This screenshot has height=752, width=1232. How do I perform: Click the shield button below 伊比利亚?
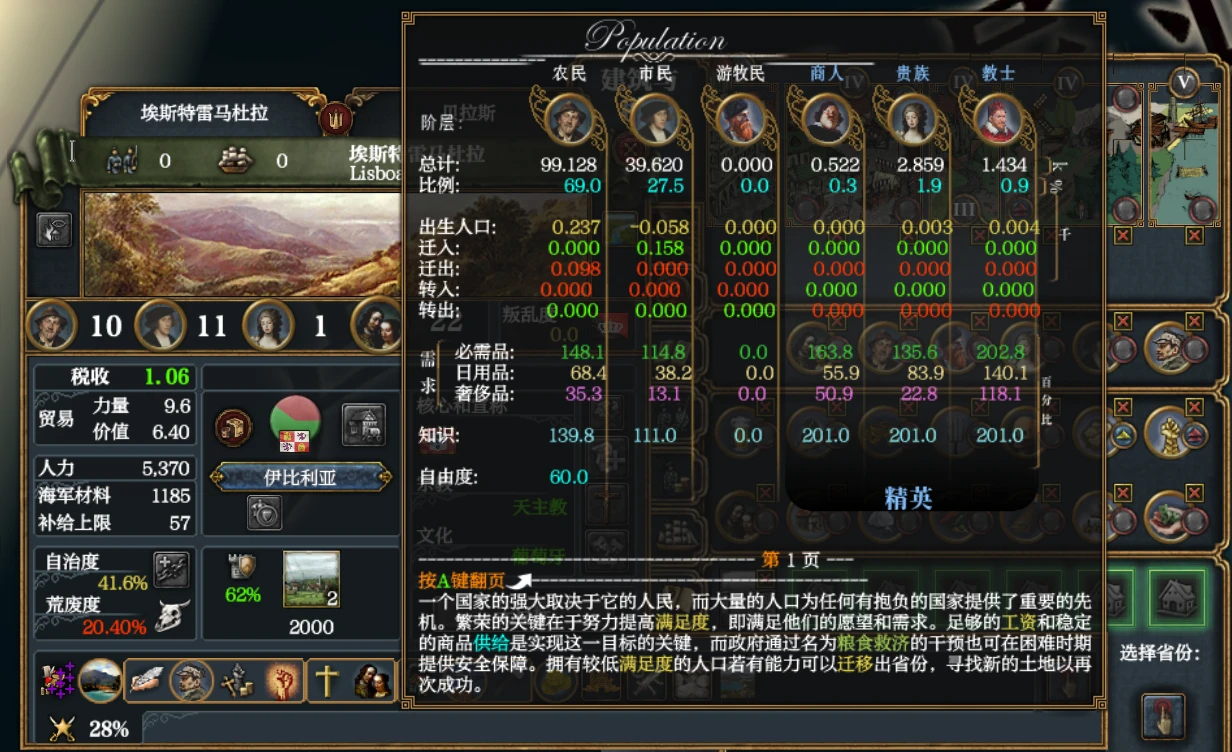tap(265, 512)
